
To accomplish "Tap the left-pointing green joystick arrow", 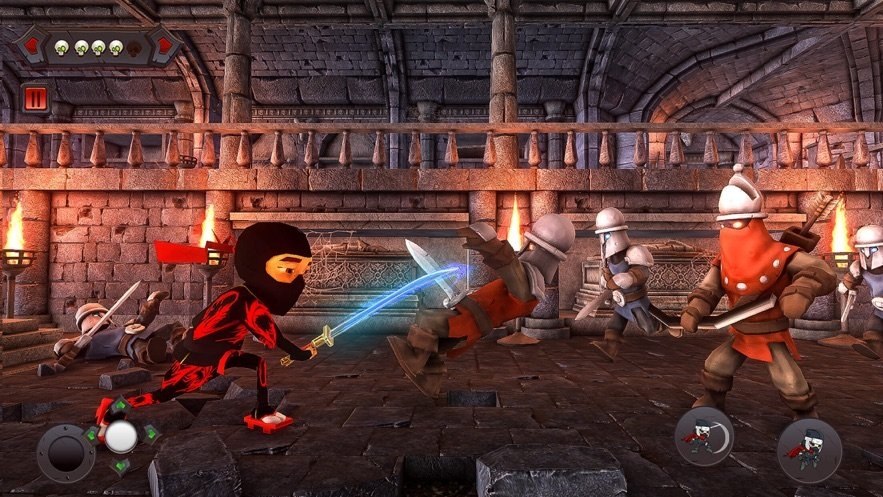I will click(x=92, y=436).
